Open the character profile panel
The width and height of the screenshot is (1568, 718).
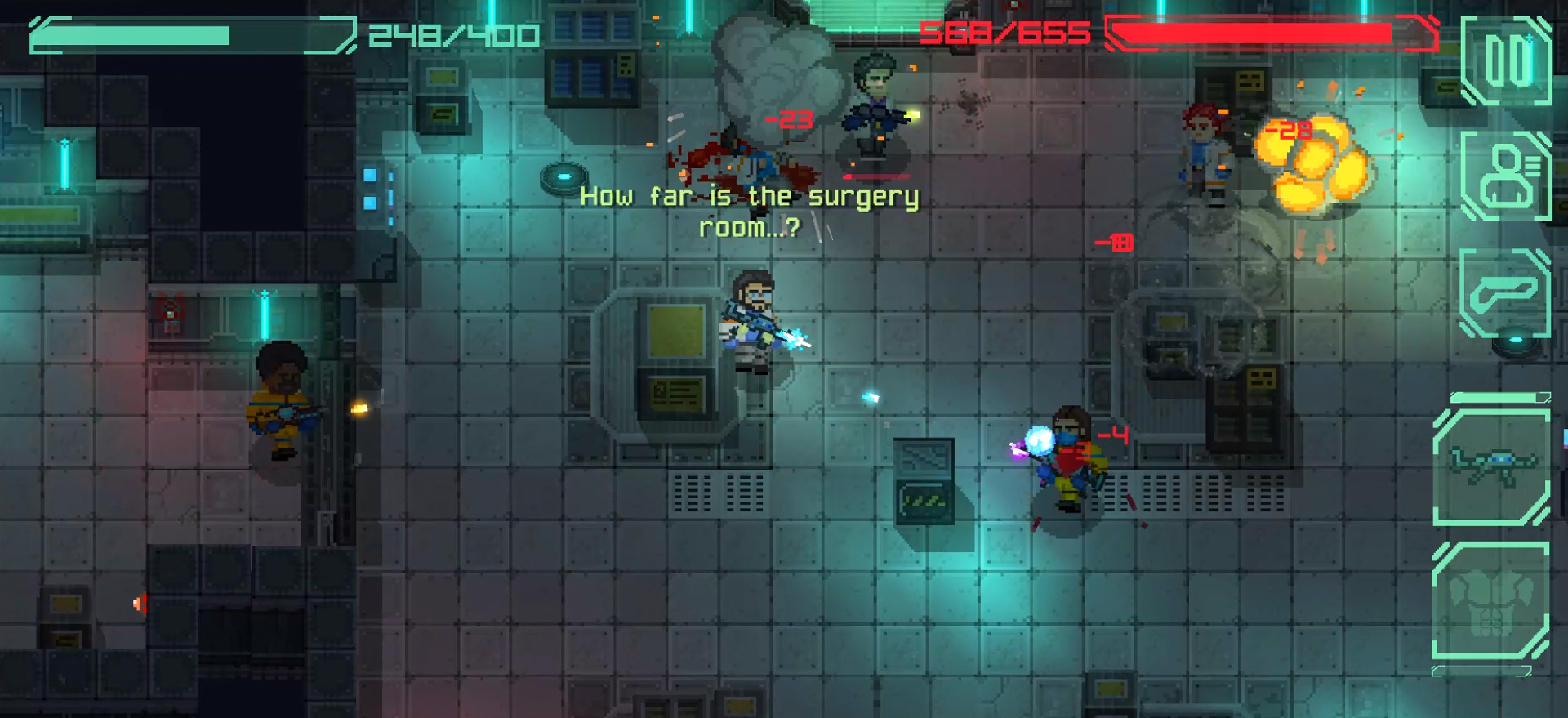click(x=1506, y=175)
